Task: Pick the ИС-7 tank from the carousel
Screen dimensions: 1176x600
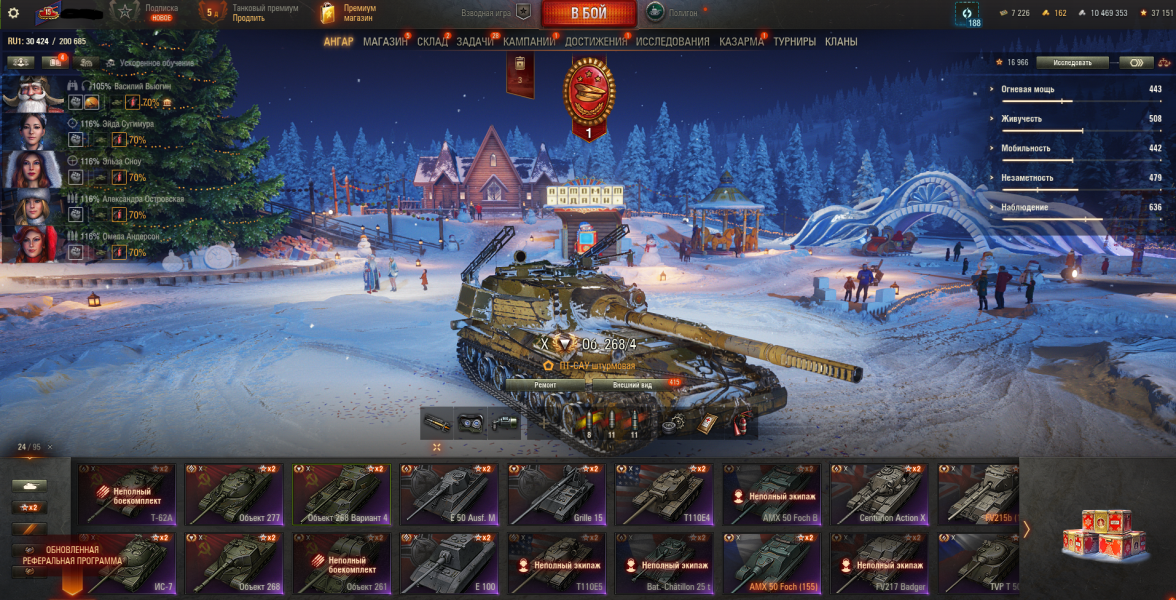Action: (x=124, y=562)
